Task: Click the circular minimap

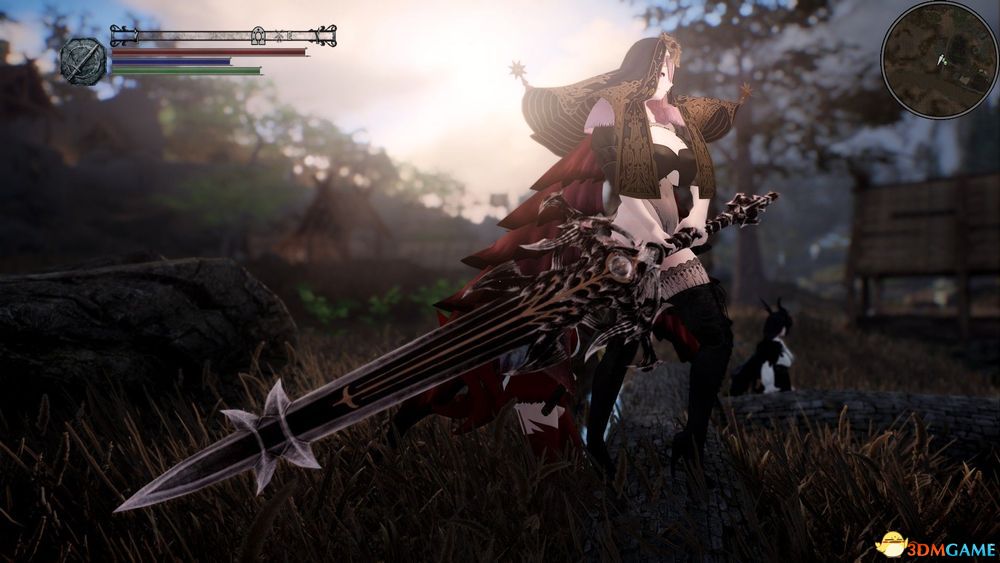Action: pos(939,60)
